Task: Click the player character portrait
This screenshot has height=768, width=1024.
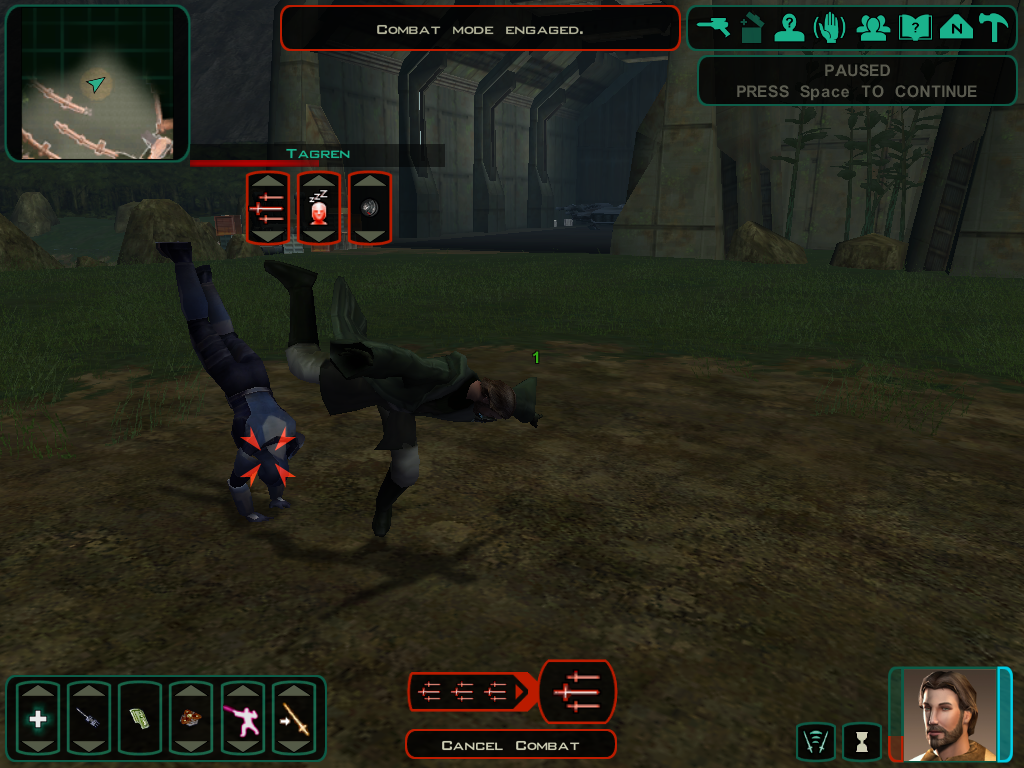Action: [950, 714]
